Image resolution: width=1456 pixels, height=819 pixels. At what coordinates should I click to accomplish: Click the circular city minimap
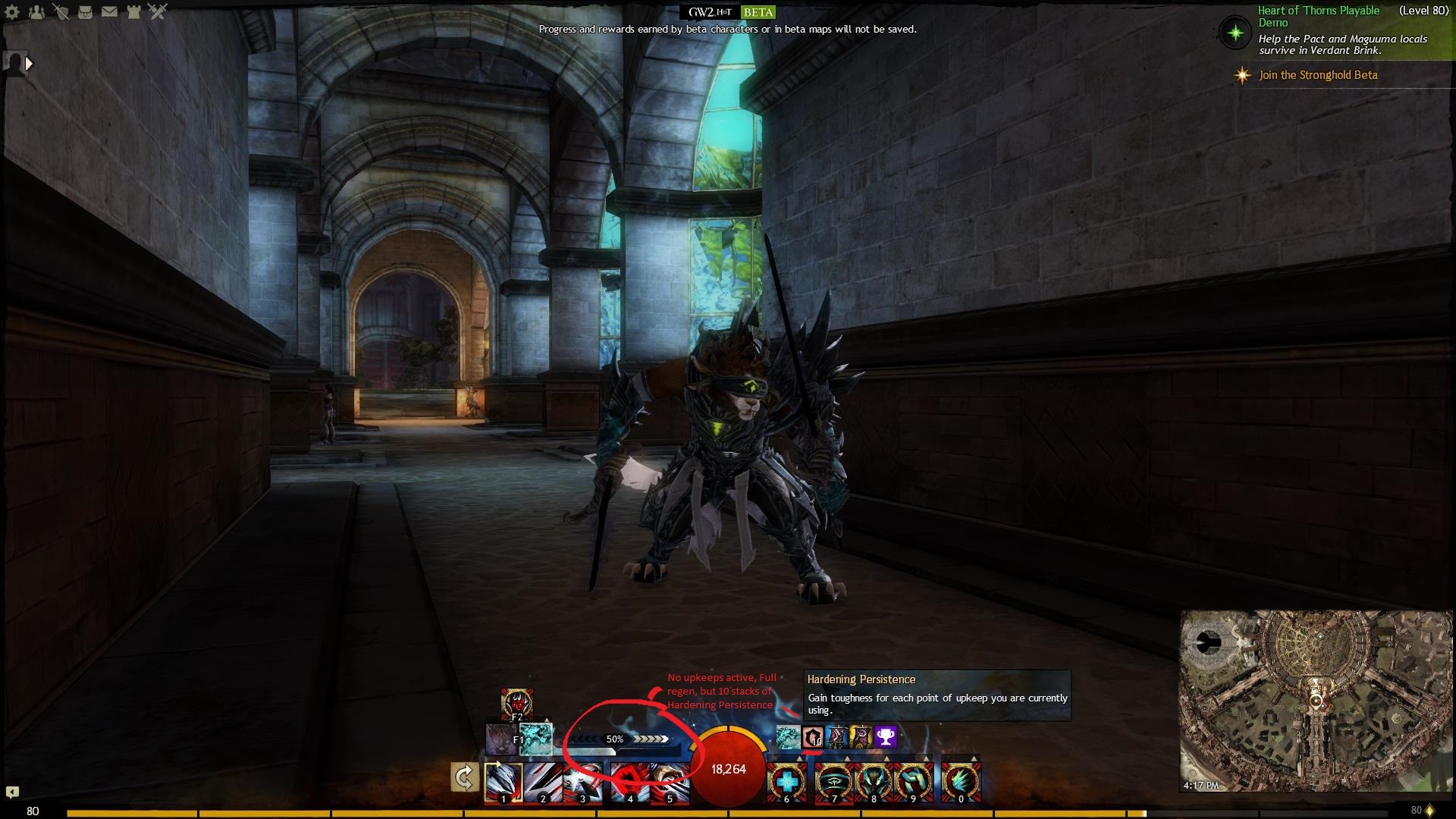coord(1315,701)
